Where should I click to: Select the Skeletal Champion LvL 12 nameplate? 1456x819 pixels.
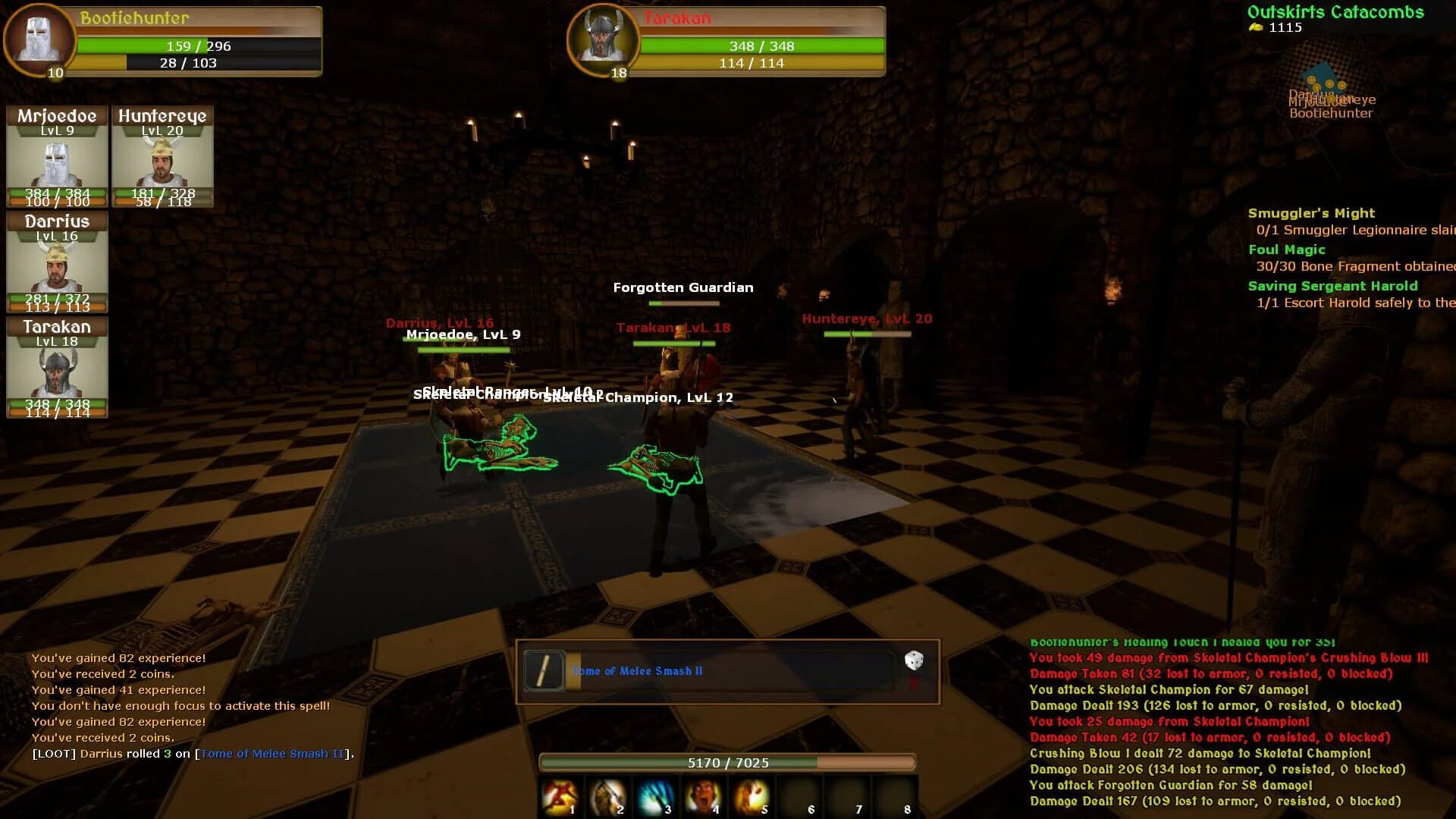point(638,397)
